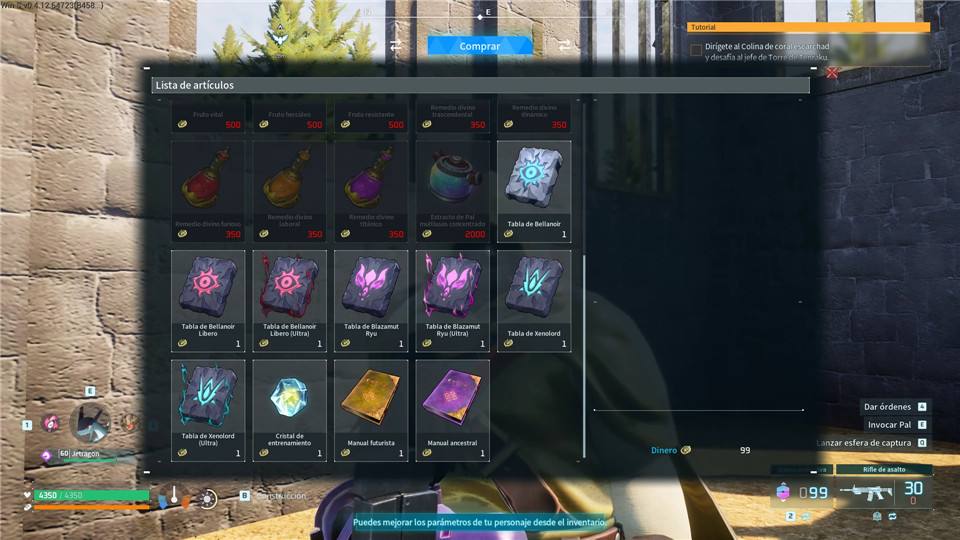Switch tab with the right arrows icon
The height and width of the screenshot is (540, 960).
(565, 46)
